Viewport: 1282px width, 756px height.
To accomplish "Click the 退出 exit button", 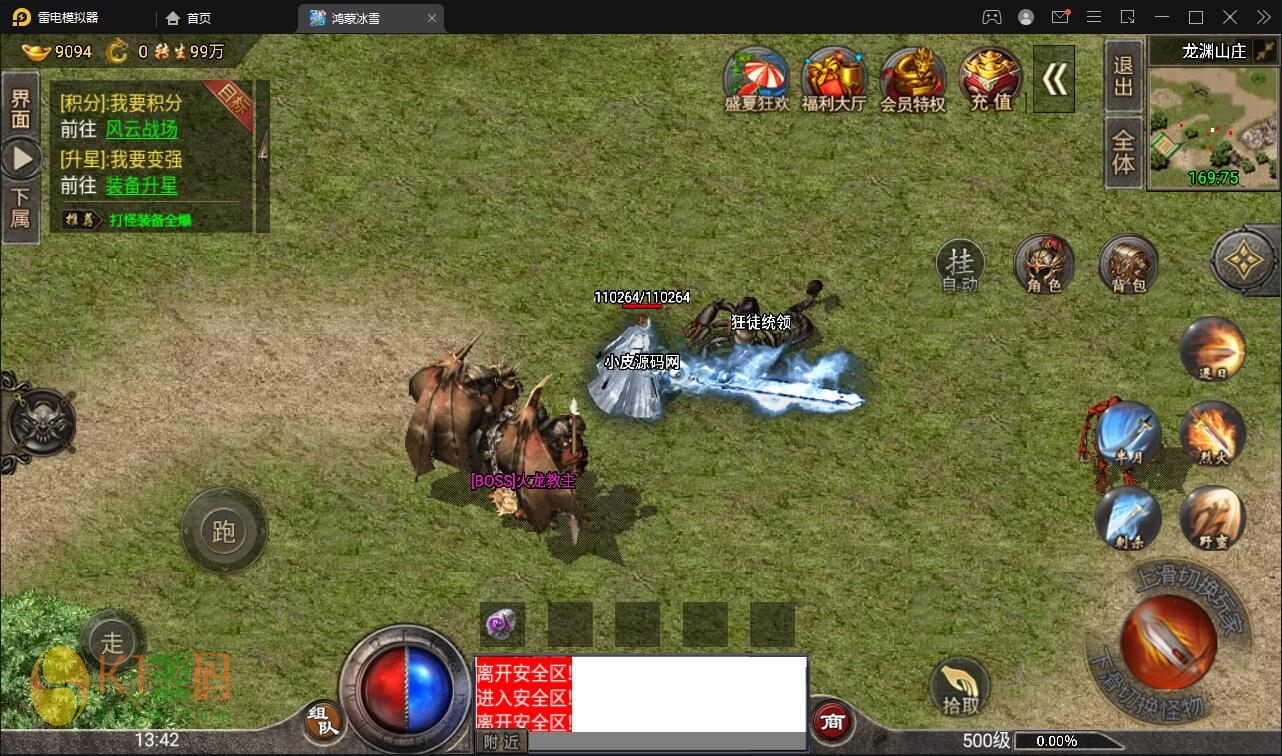I will (1124, 76).
